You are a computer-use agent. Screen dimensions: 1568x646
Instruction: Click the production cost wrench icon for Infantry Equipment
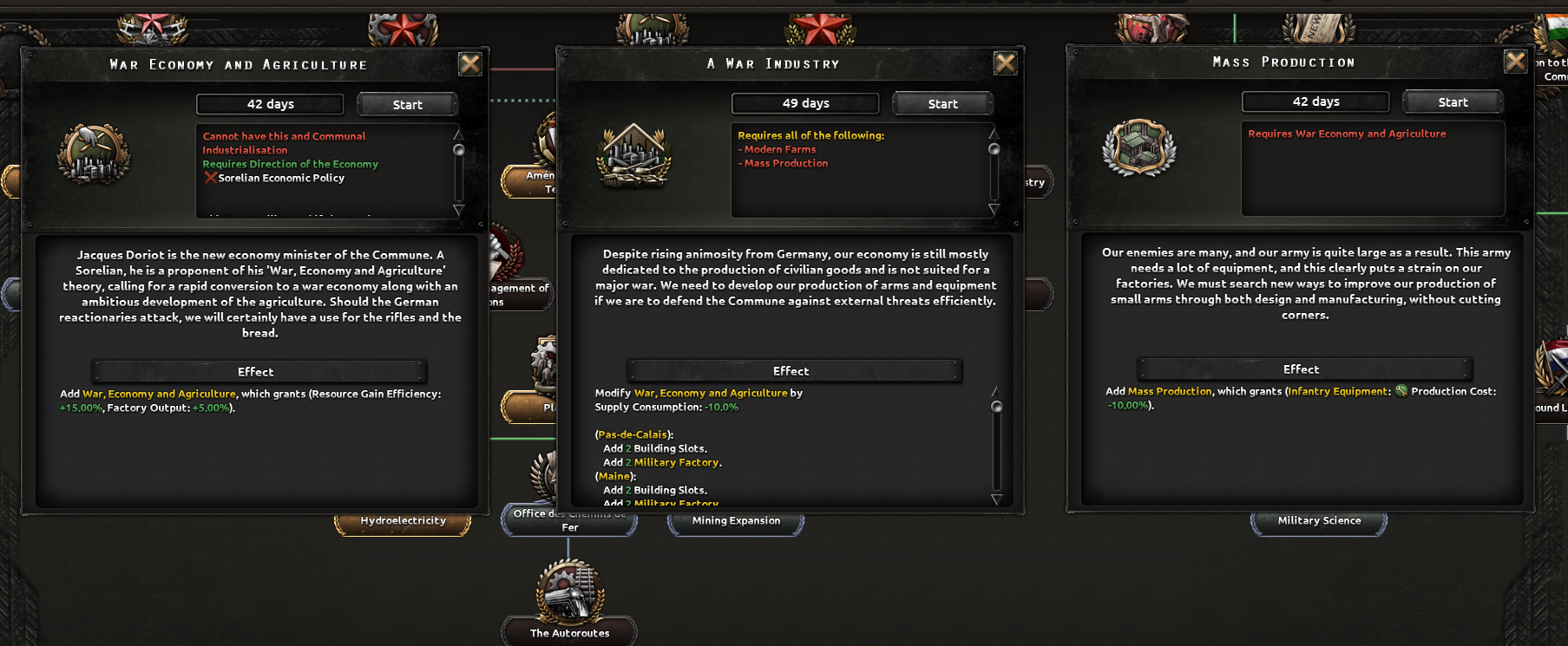click(1401, 391)
